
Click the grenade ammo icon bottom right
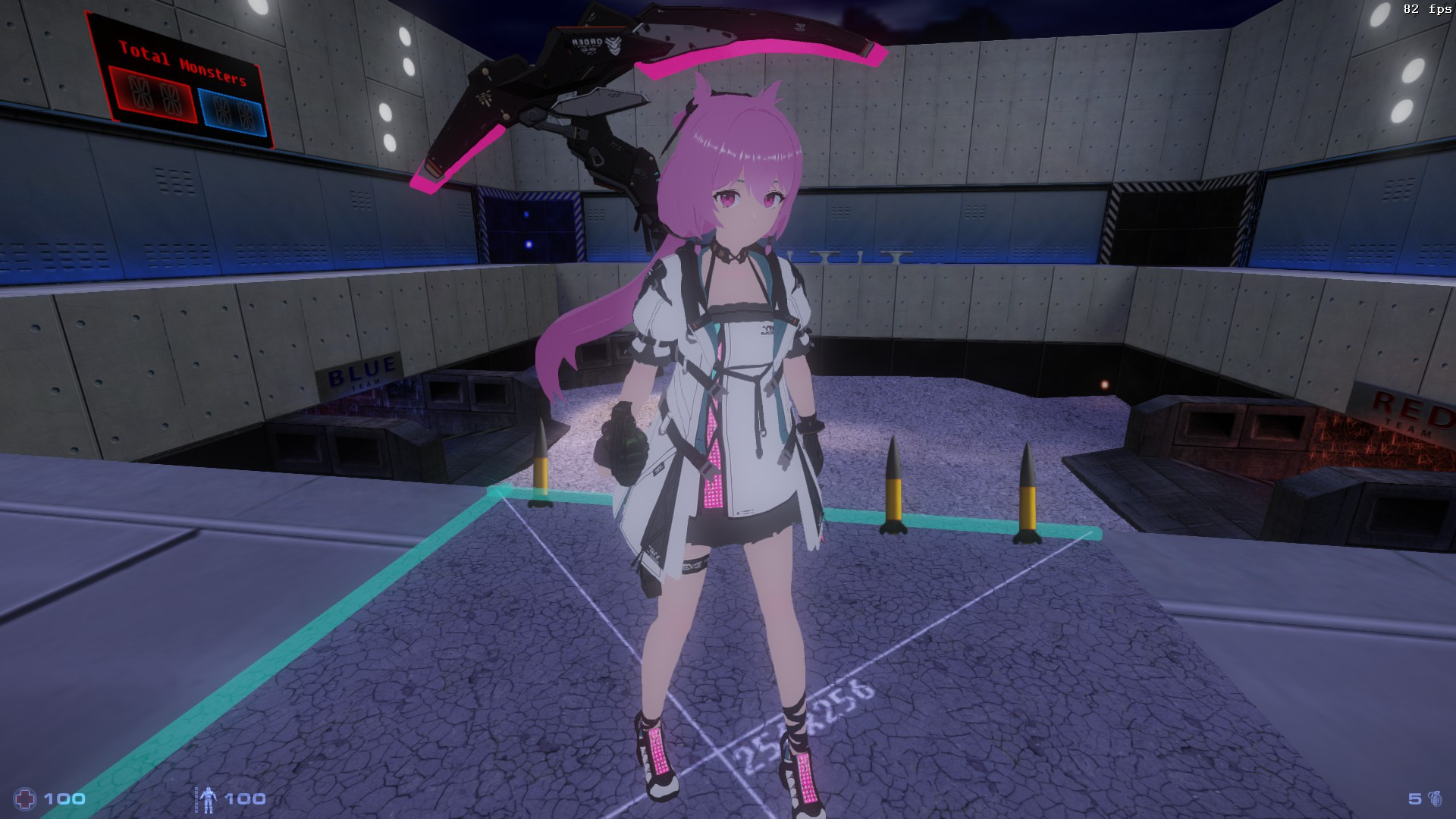coord(1436,799)
